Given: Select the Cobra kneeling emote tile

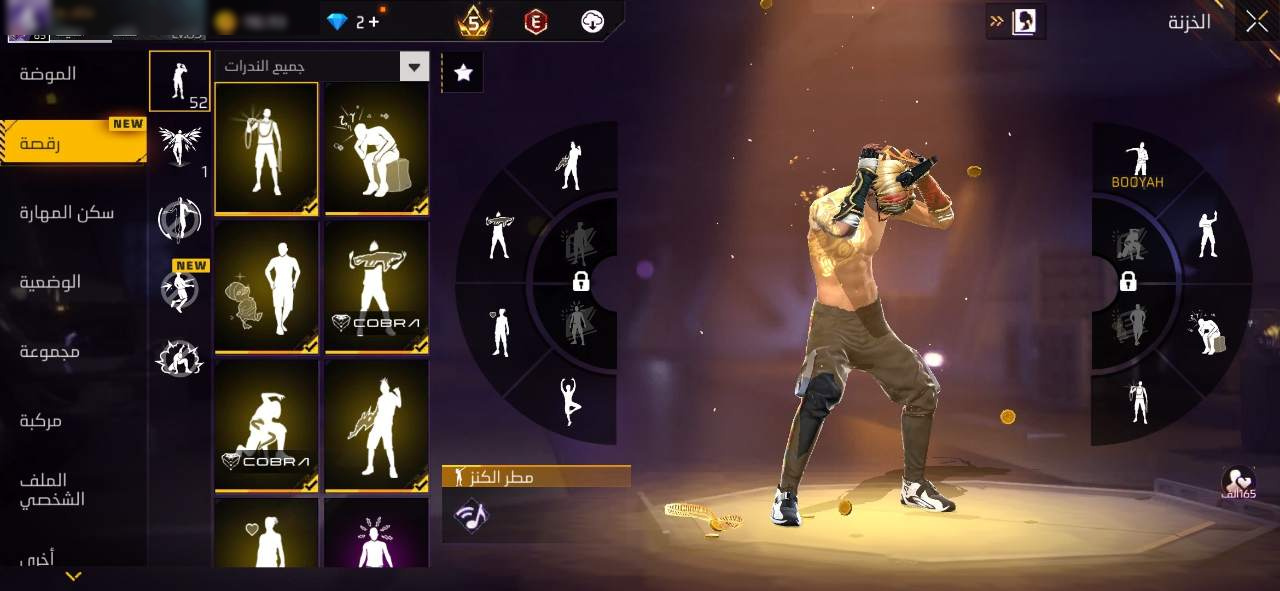Looking at the screenshot, I should click(x=266, y=425).
